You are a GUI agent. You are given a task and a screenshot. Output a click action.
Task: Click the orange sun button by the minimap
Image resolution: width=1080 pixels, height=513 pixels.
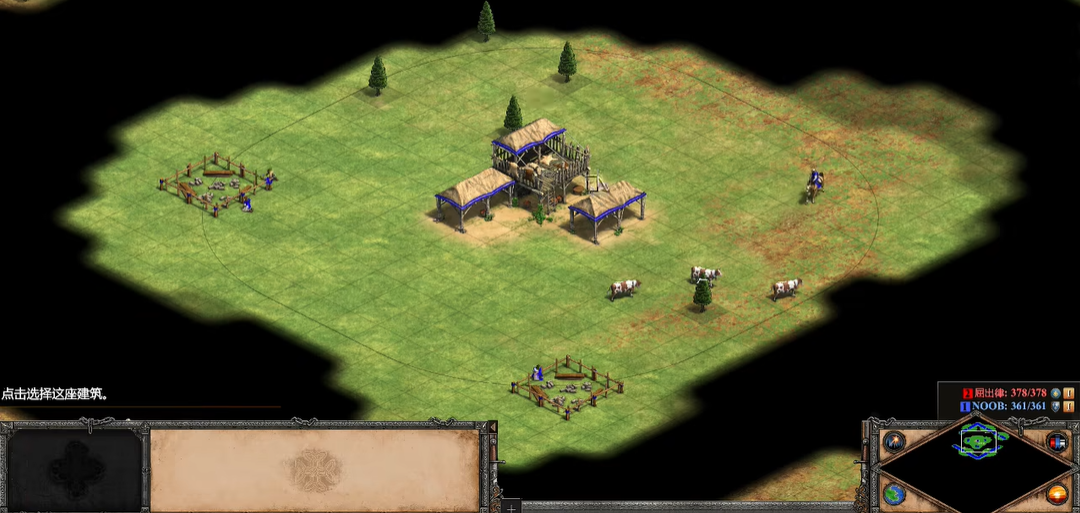click(x=1057, y=493)
